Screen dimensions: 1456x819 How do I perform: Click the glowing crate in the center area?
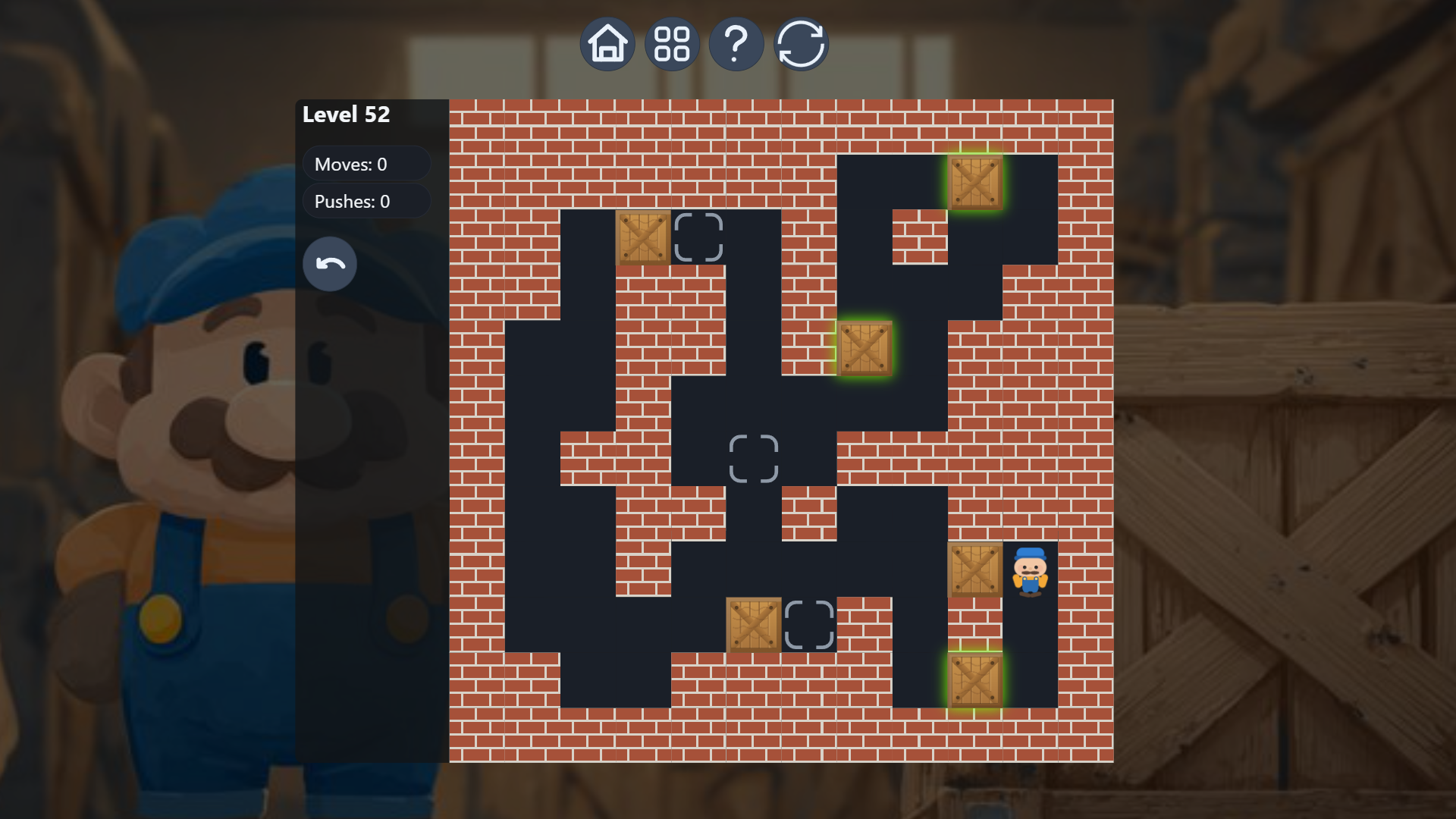tap(866, 349)
